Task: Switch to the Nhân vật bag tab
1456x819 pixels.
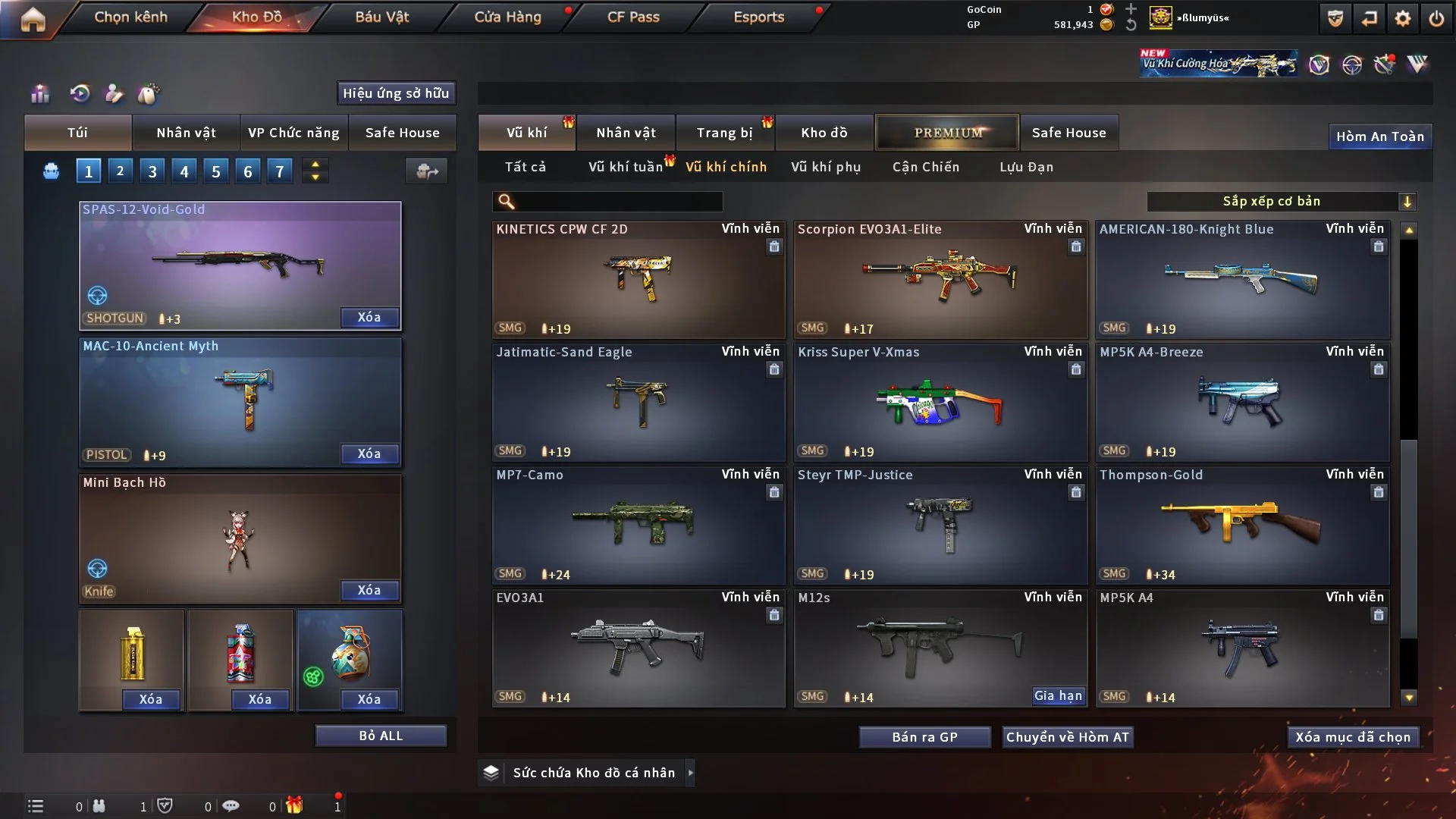Action: (186, 133)
